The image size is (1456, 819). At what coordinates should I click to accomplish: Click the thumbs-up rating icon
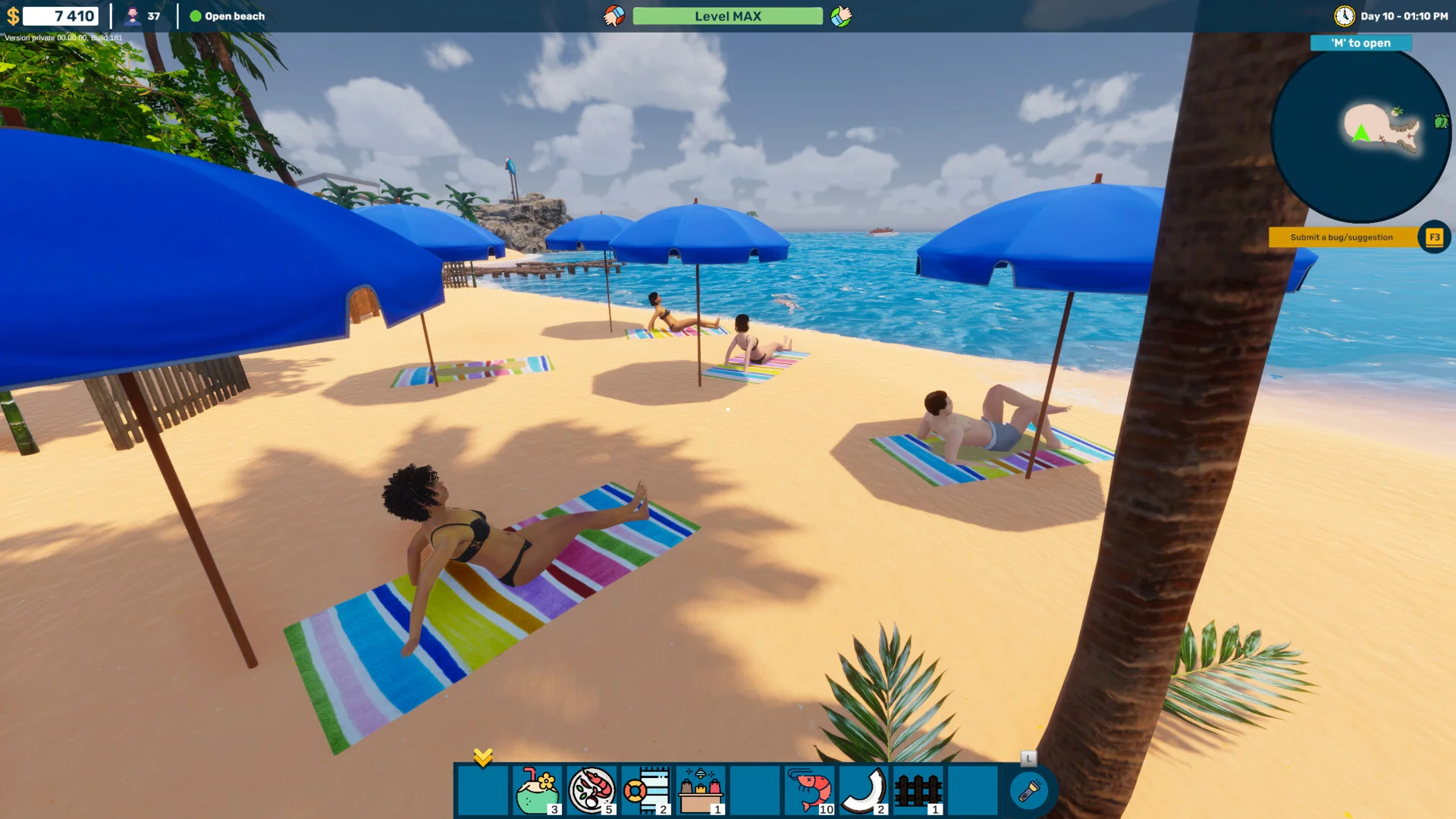tap(841, 16)
